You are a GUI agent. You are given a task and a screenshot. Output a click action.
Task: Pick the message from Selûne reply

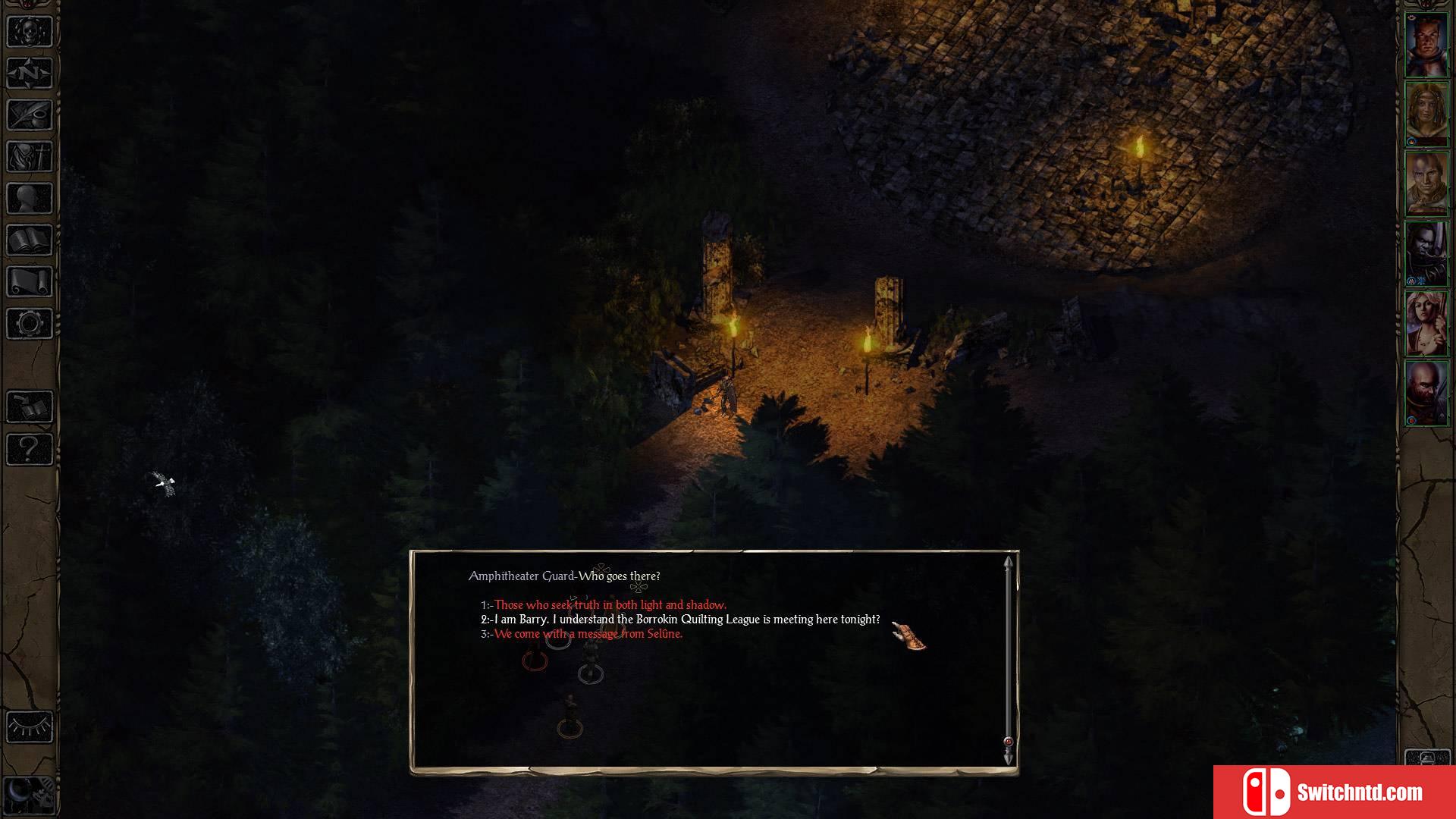(x=588, y=634)
